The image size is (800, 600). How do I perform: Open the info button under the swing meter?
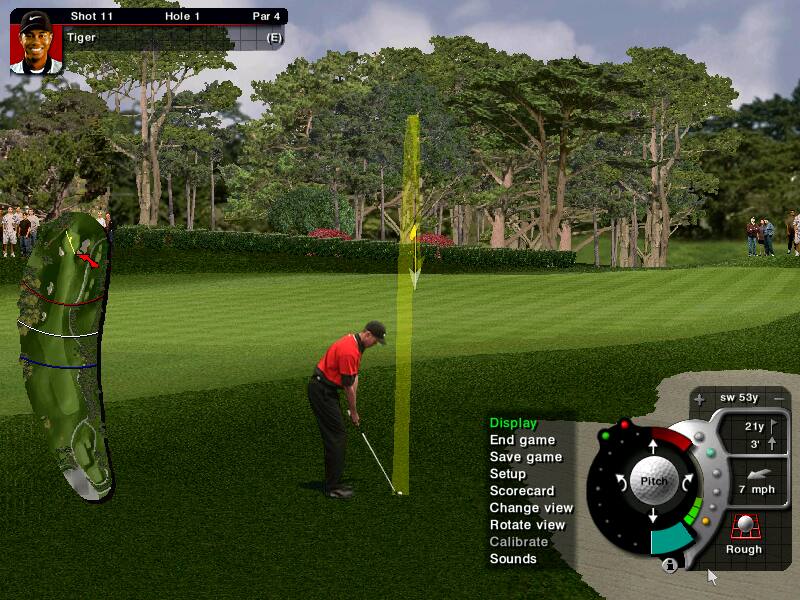tap(670, 565)
